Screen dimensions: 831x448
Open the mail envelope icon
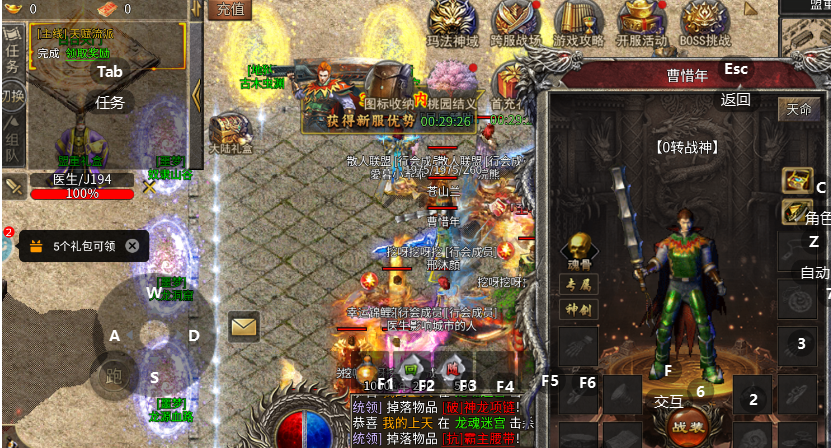click(243, 326)
